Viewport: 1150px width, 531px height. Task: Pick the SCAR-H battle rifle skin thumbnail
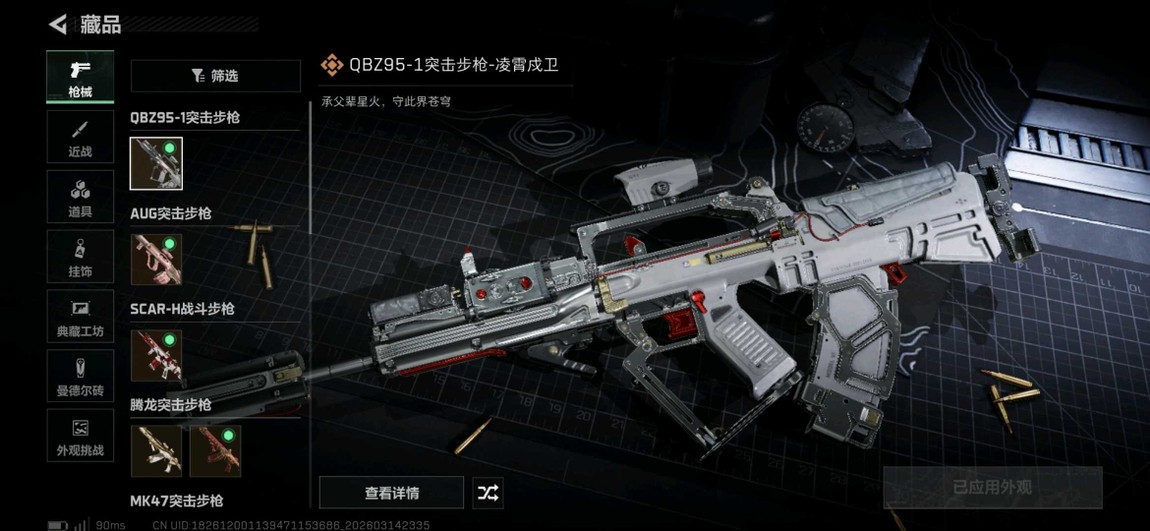(156, 356)
